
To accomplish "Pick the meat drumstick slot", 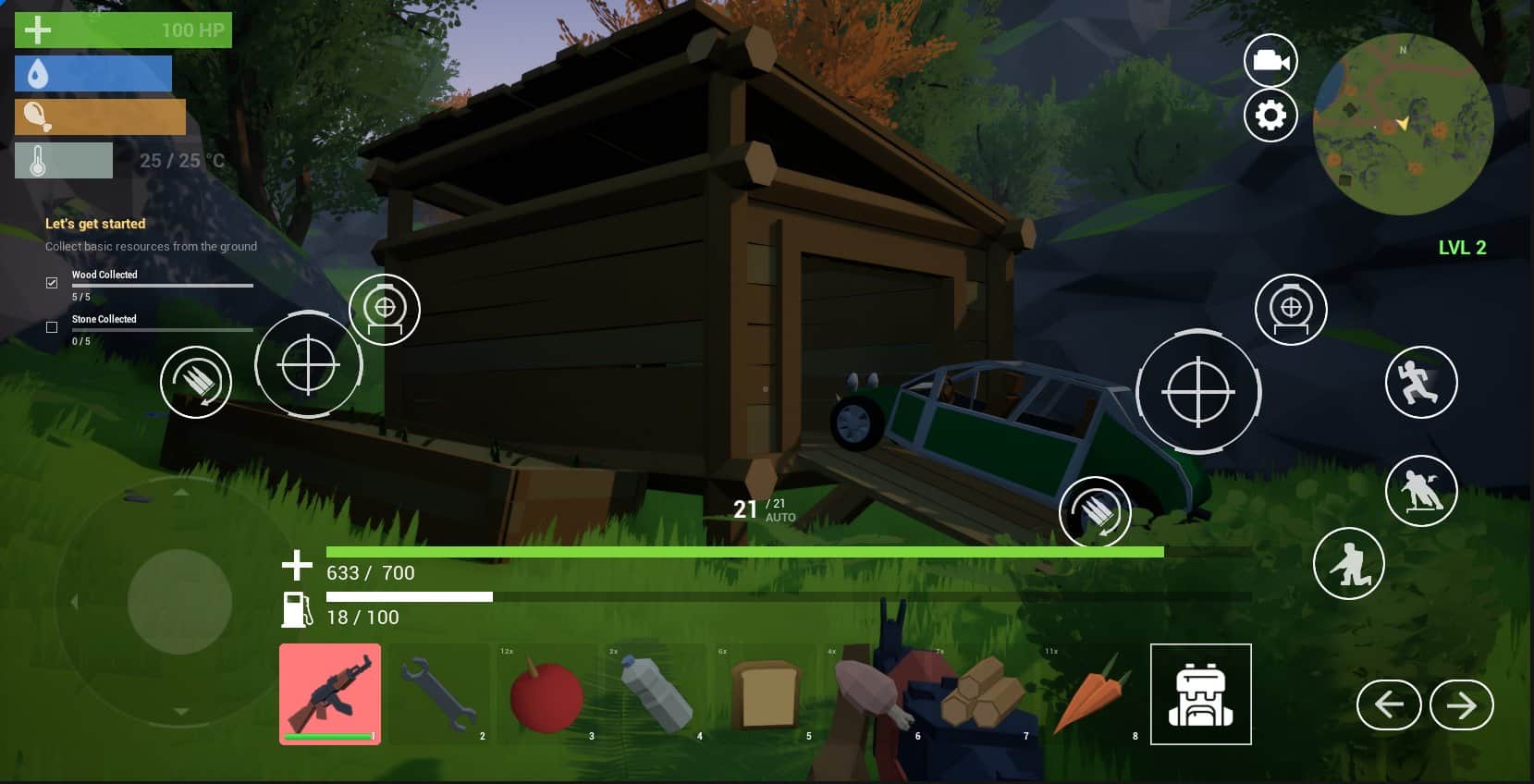I will 873,694.
